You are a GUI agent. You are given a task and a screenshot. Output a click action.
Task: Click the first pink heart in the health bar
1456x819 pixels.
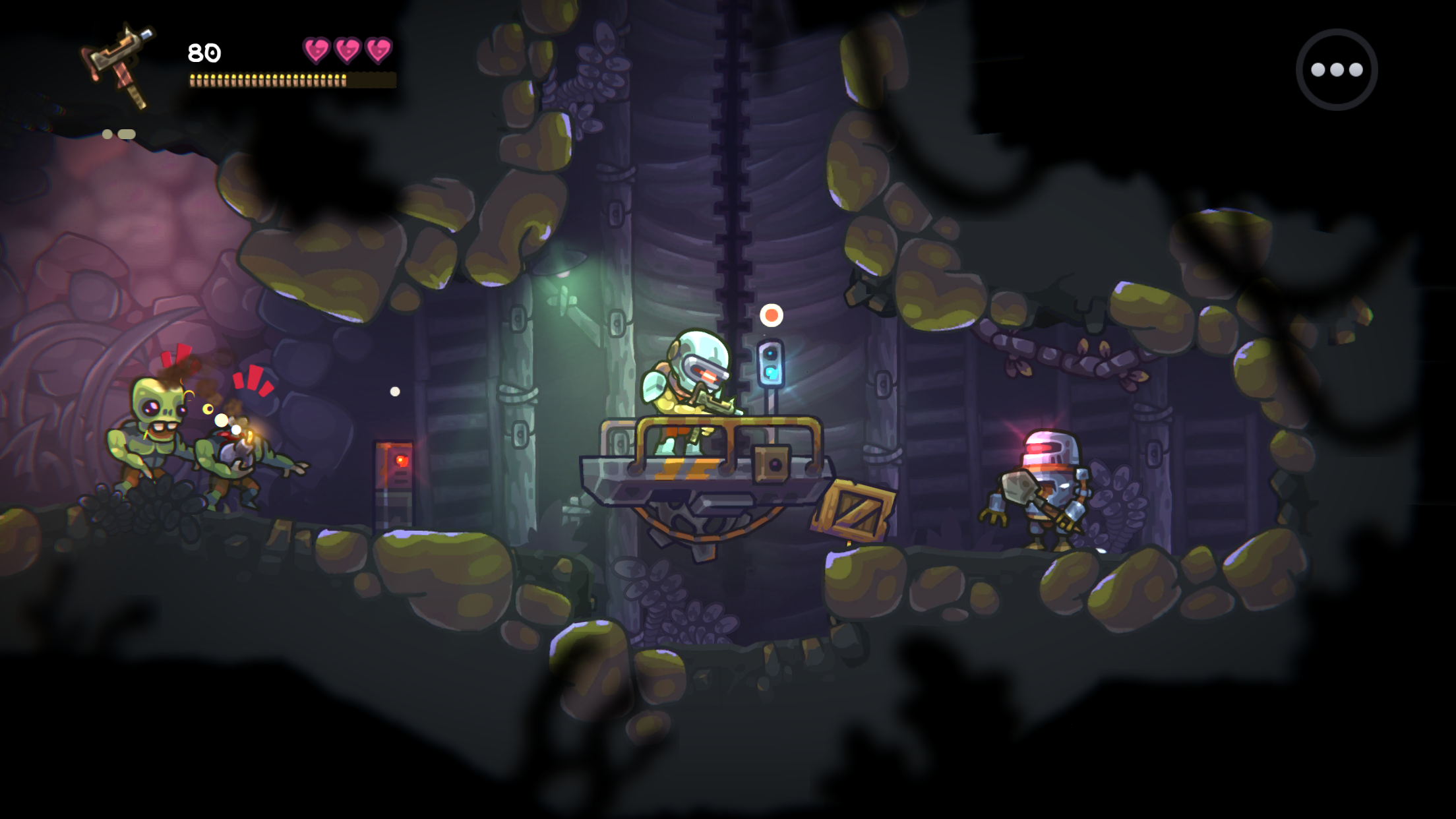(315, 49)
